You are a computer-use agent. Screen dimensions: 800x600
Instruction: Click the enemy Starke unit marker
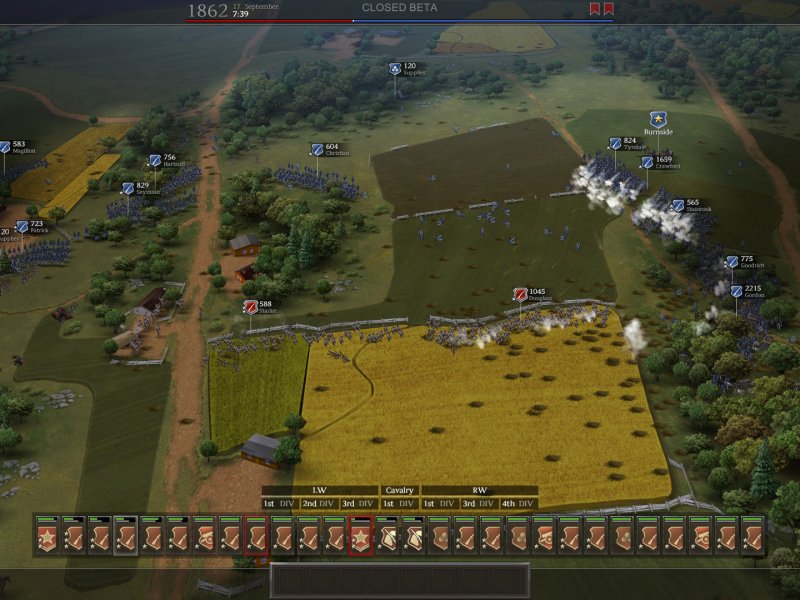(250, 307)
